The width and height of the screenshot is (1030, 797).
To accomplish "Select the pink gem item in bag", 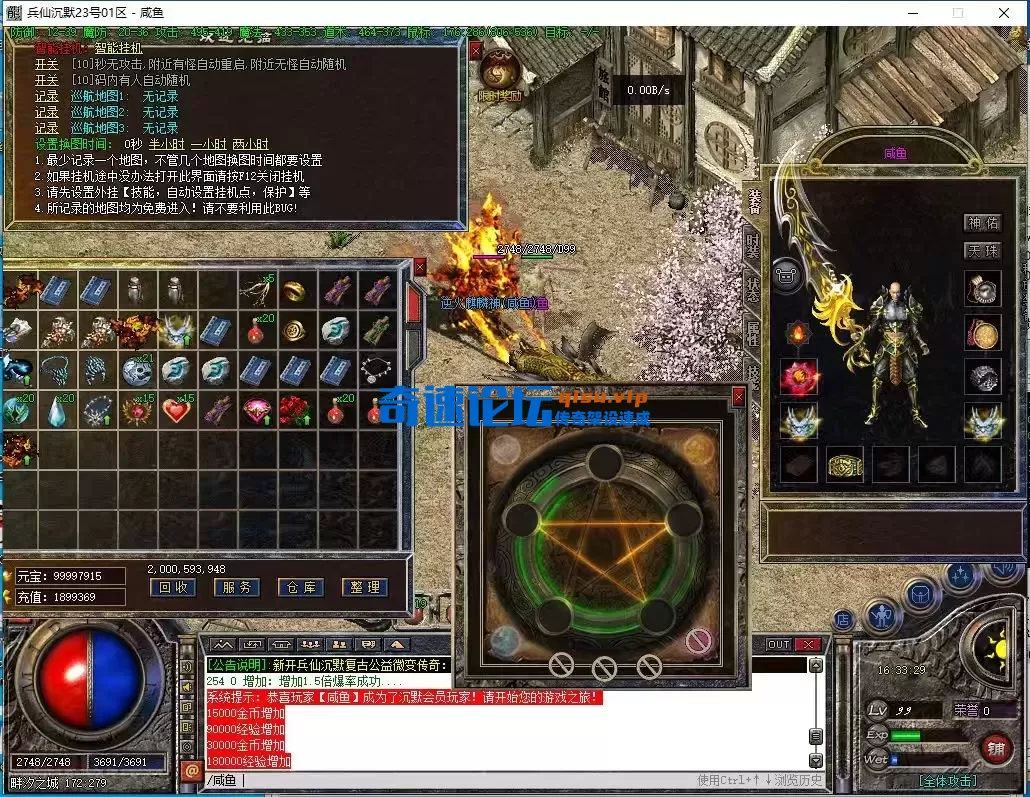I will coord(256,409).
